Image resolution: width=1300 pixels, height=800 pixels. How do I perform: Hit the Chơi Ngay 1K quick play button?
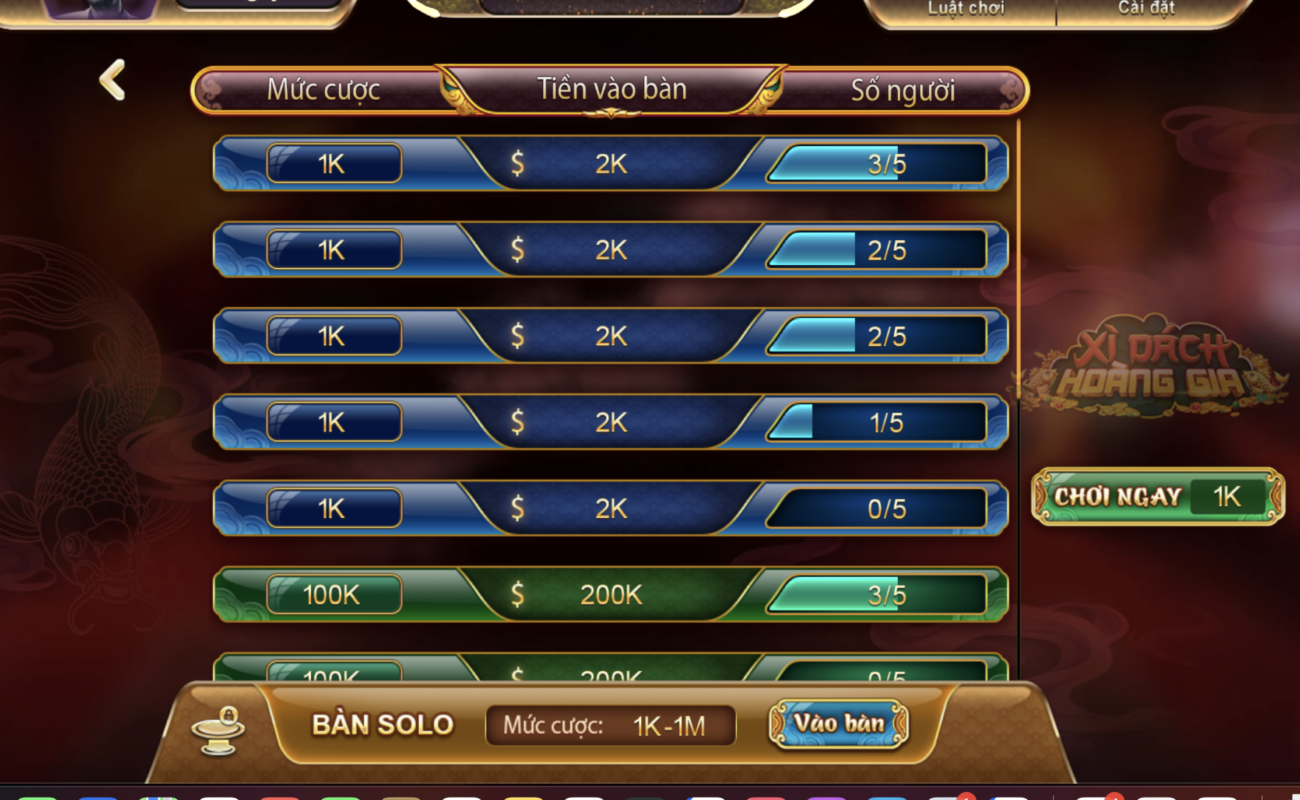1157,497
